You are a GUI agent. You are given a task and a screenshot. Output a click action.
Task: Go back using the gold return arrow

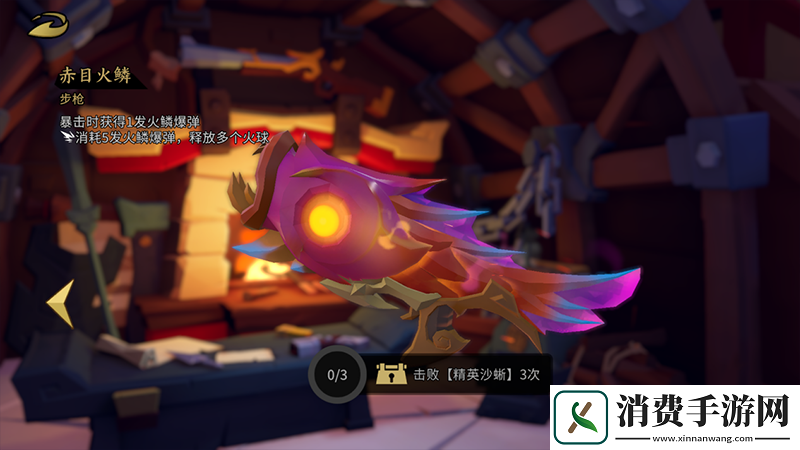[47, 26]
